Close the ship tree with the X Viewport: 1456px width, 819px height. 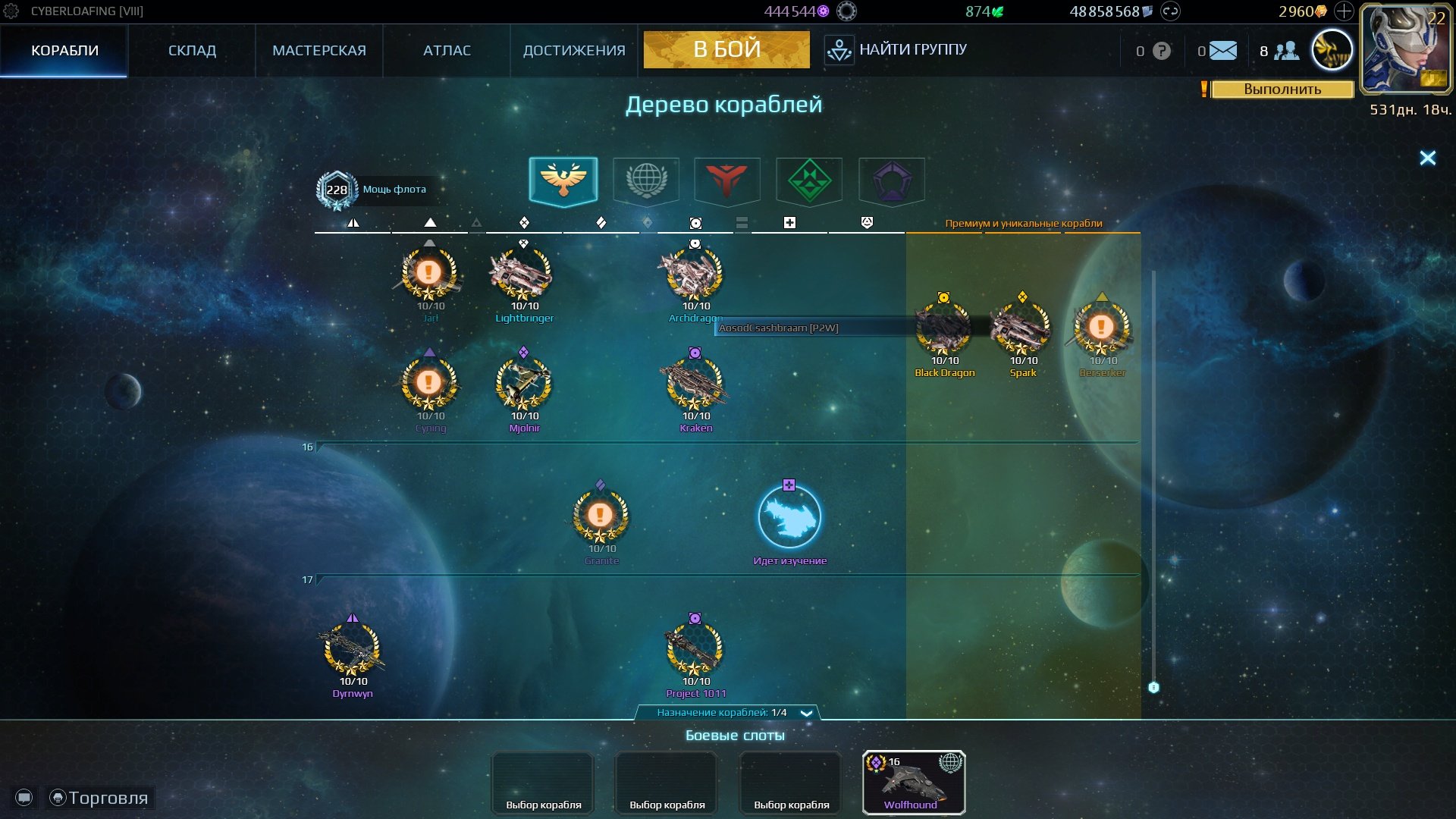[x=1427, y=158]
